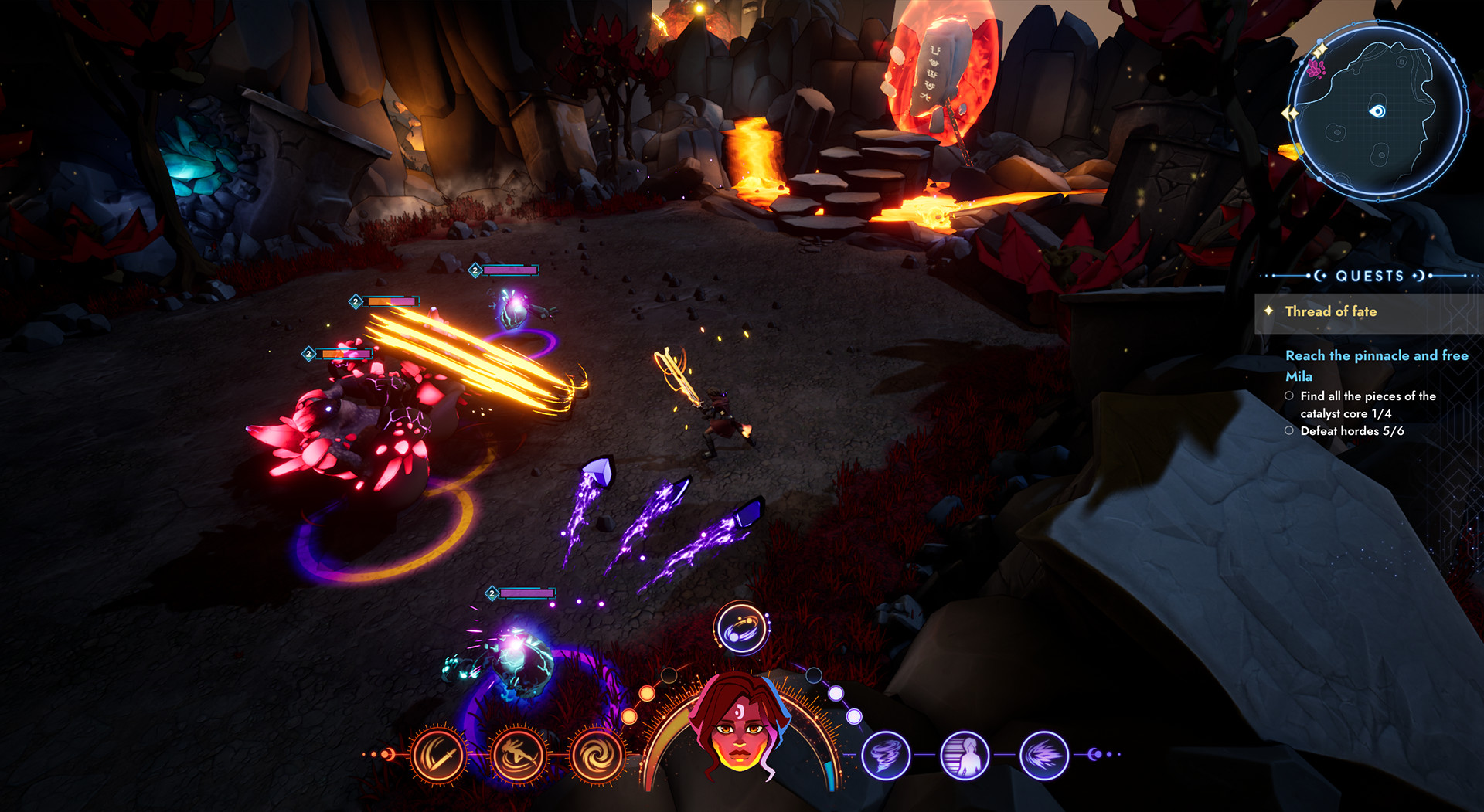1484x812 pixels.
Task: Use the purple spiky burst ability
Action: coord(1044,755)
